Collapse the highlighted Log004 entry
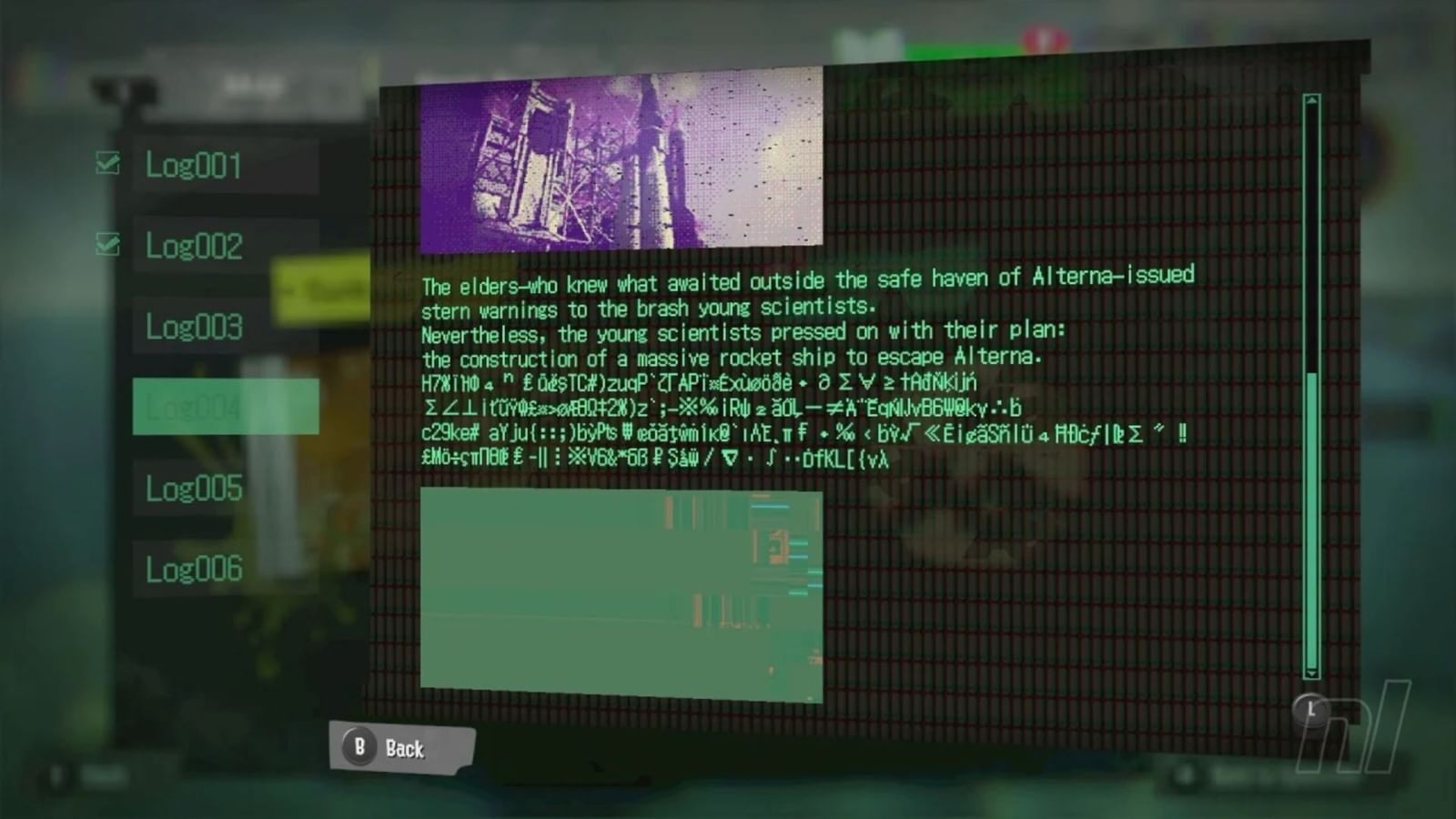Screen dimensions: 1456x819 click(x=196, y=409)
